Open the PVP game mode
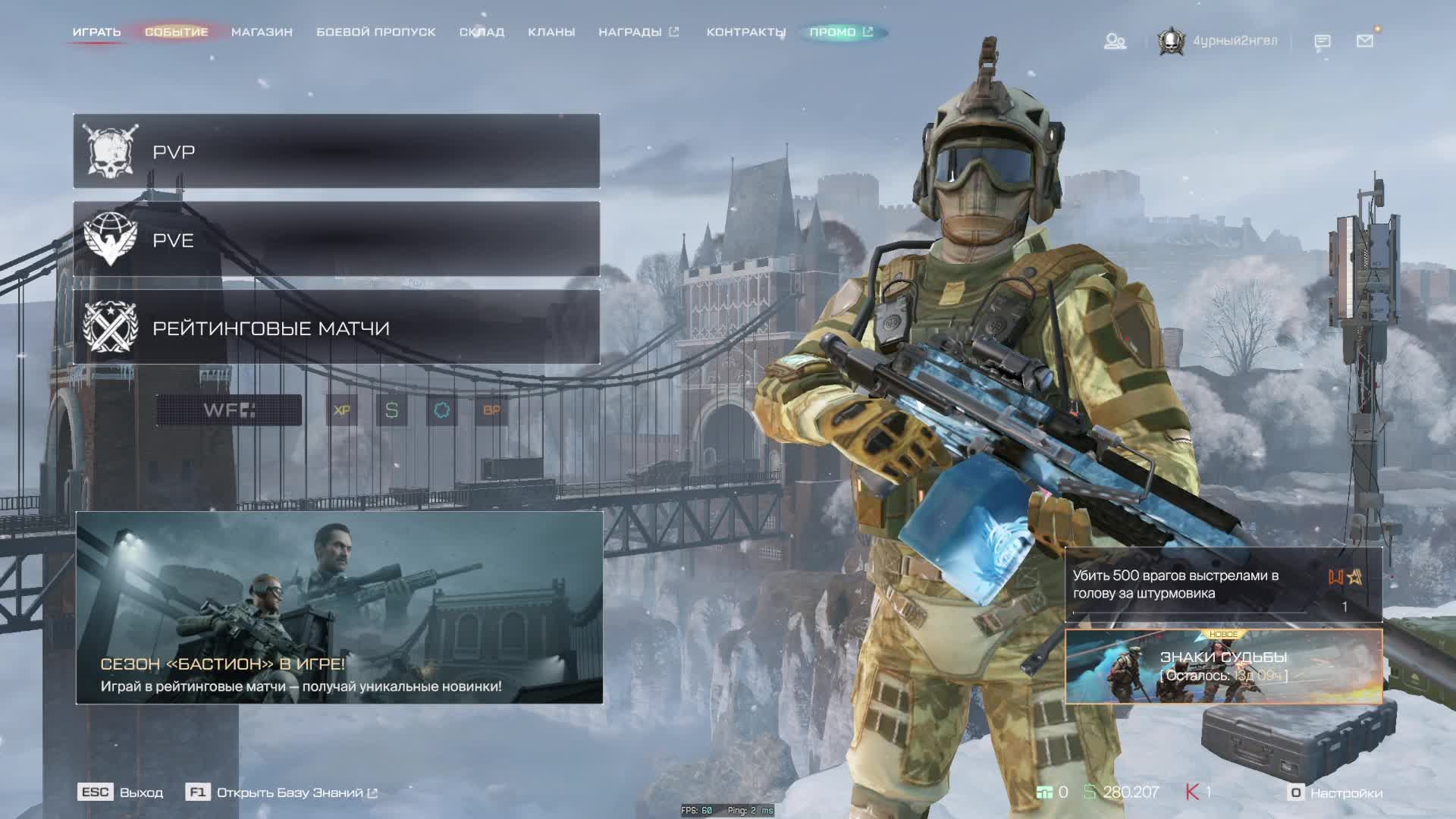This screenshot has height=819, width=1456. tap(336, 152)
